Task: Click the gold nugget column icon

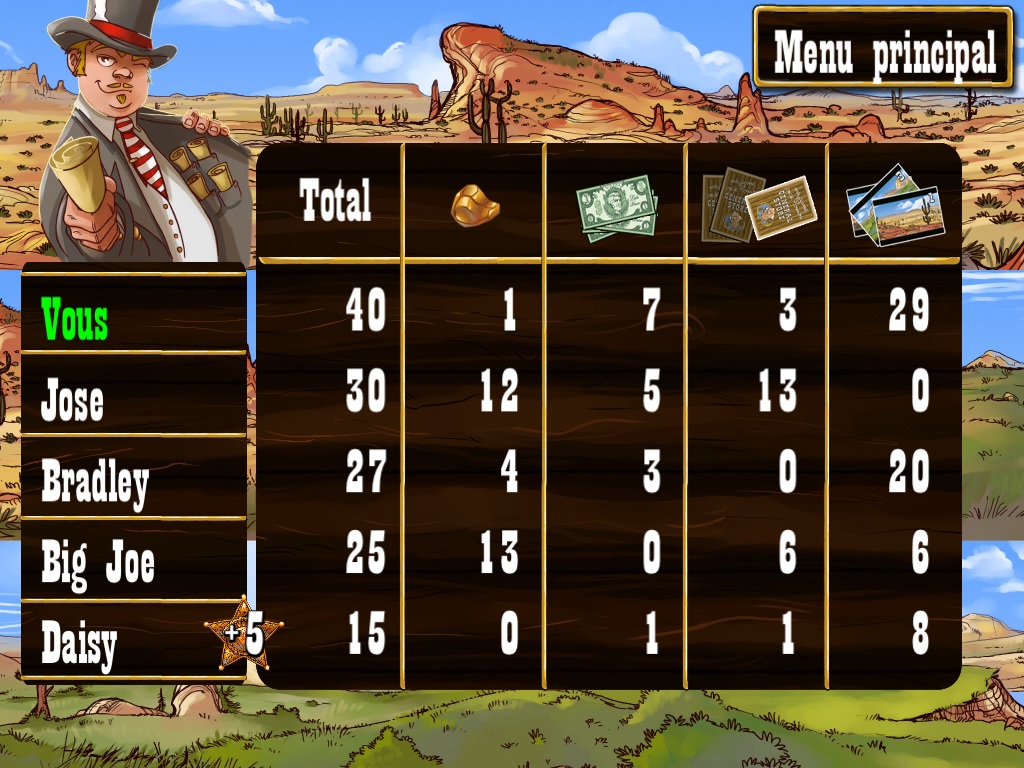Action: tap(475, 205)
